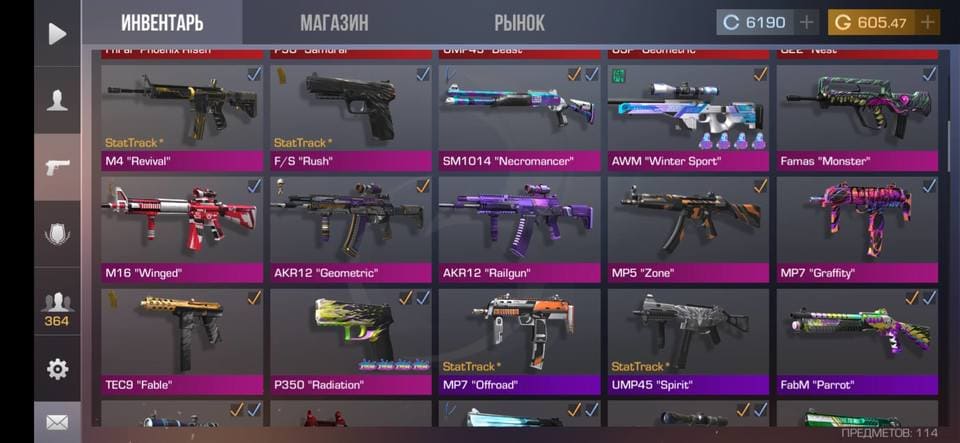Open the clan shield icon

(57, 233)
